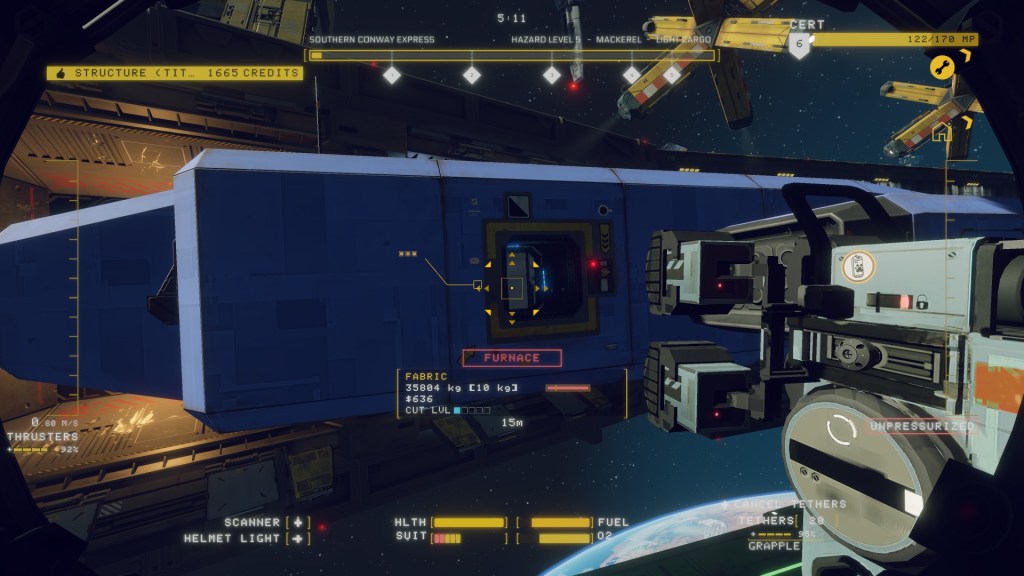
Task: Select salvage milestone marker 3
Action: point(551,74)
